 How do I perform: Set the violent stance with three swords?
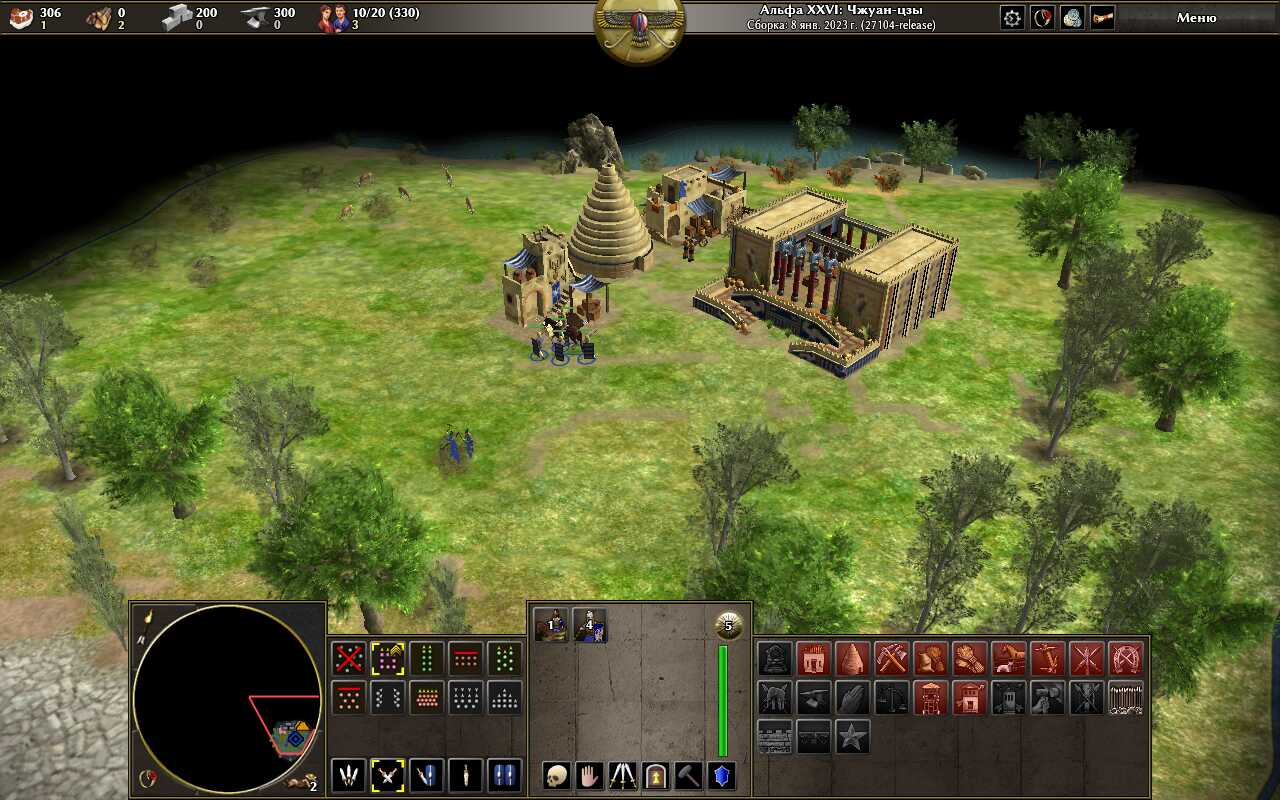pyautogui.click(x=348, y=775)
